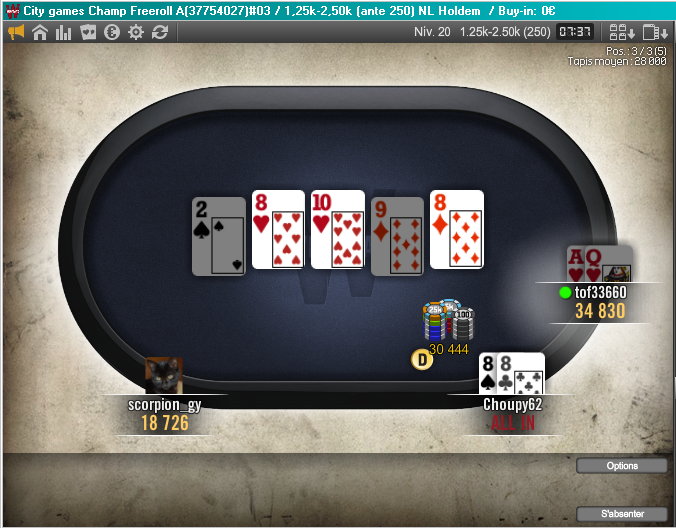Open settings with the gear icon
Viewport: 676px width, 528px height.
136,32
